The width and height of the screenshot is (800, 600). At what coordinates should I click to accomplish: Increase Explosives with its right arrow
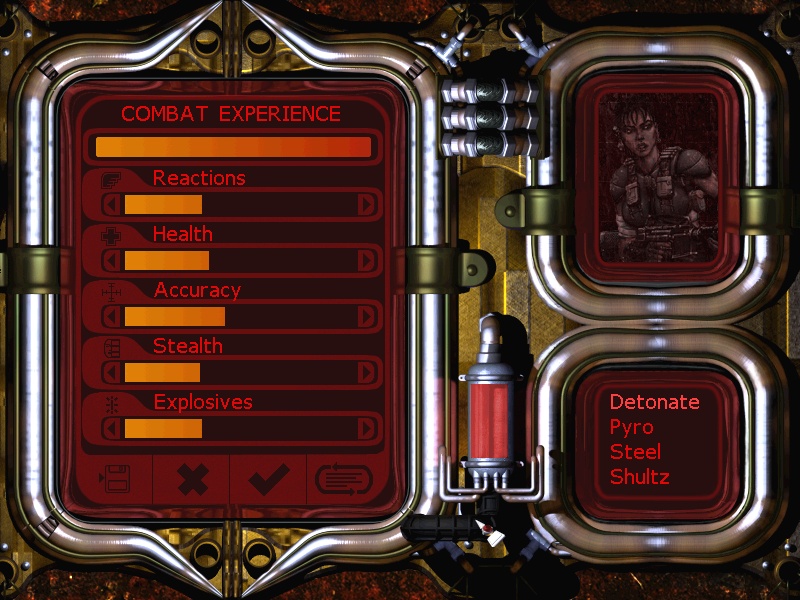(x=368, y=429)
